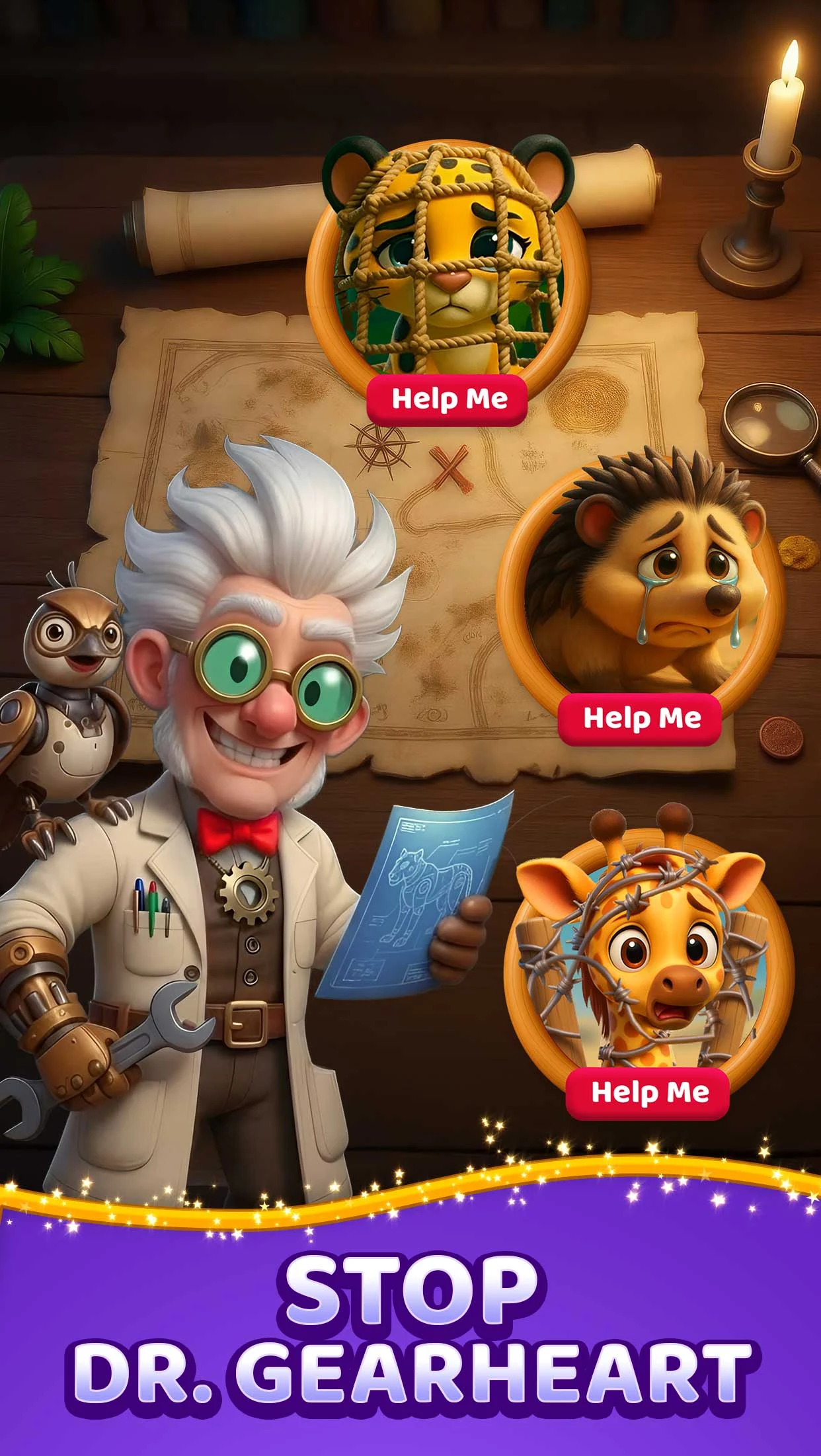Tap the giraffe wrapped in barbed wire portrait

click(x=648, y=952)
